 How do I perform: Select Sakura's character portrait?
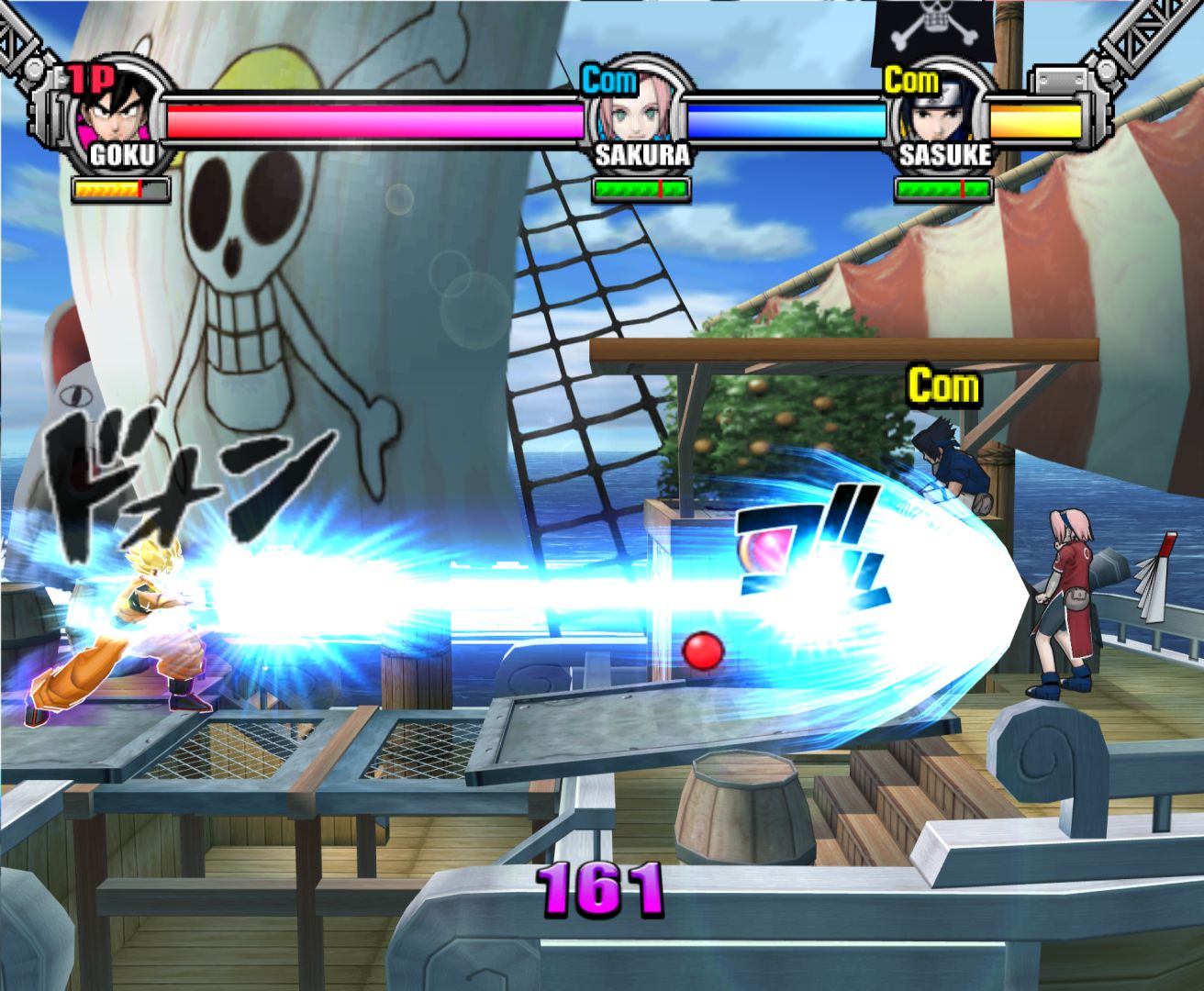tap(639, 110)
